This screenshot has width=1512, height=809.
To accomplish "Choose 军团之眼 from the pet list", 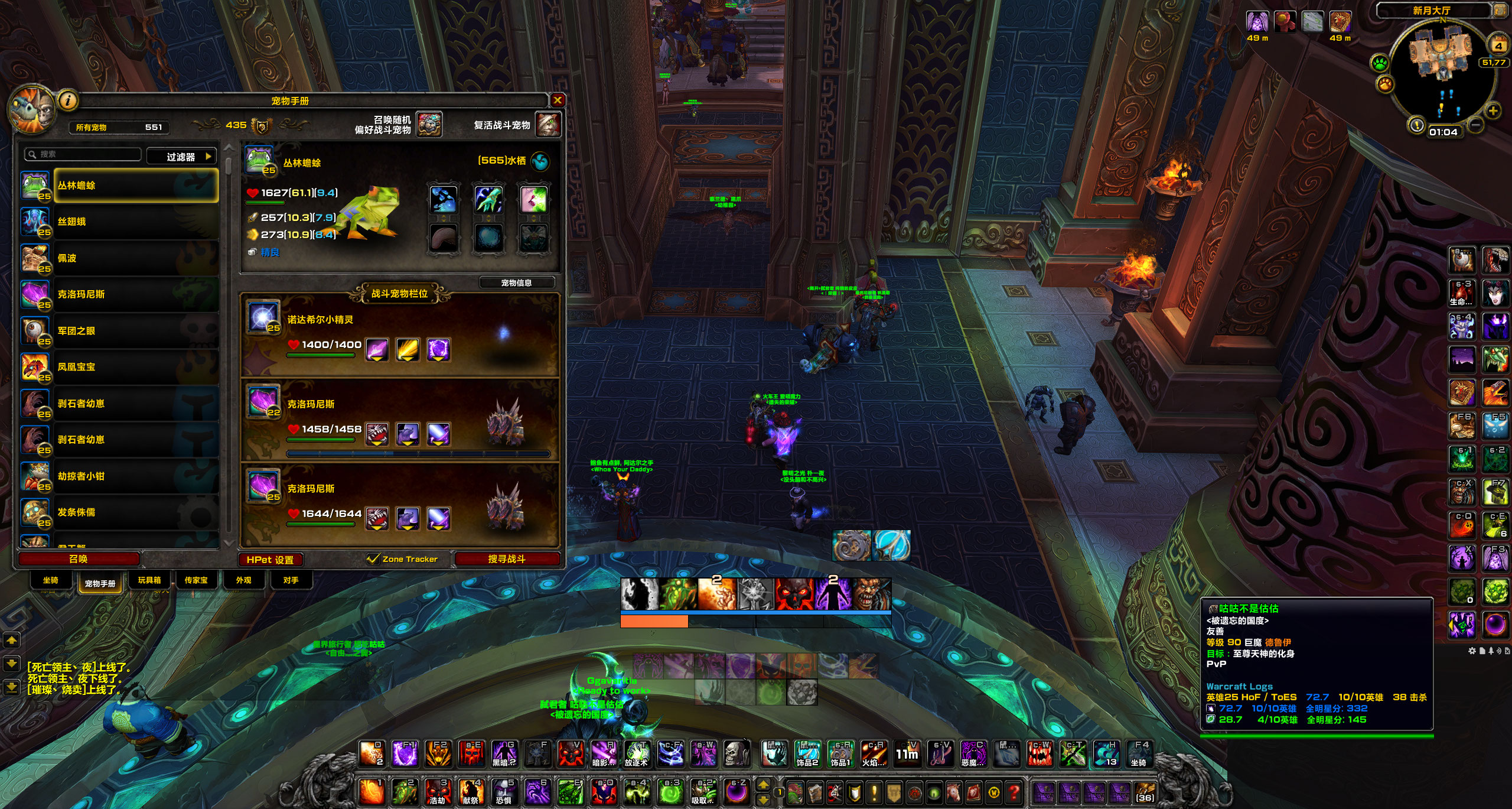I will tap(136, 331).
